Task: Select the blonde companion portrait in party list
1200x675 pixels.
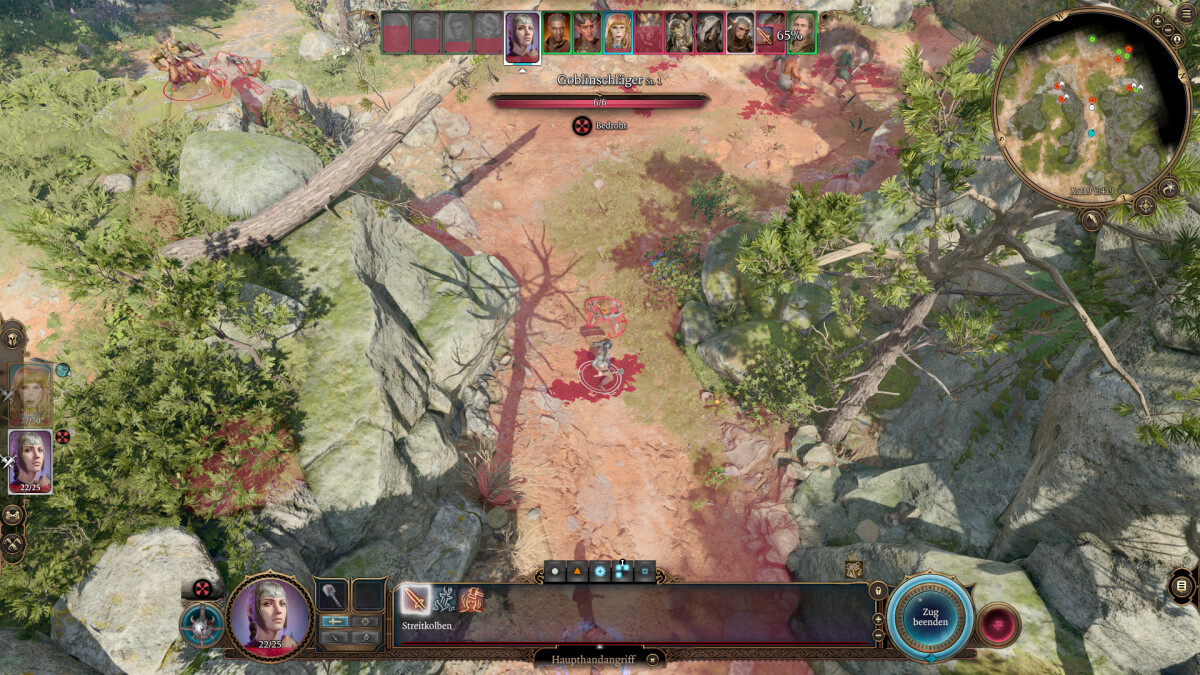Action: (x=30, y=394)
